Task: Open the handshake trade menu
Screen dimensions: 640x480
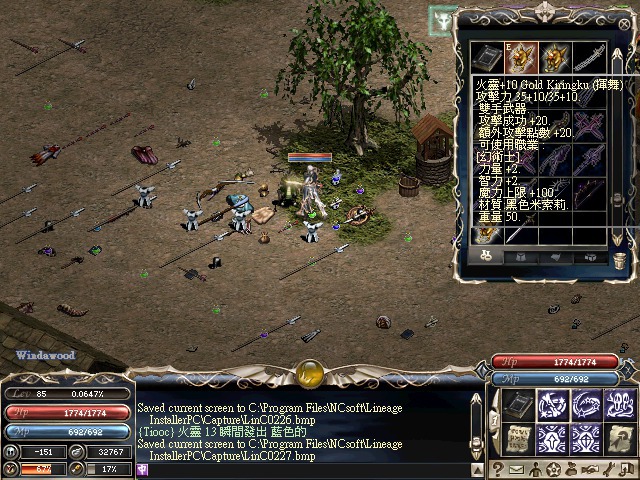Action: pos(592,469)
